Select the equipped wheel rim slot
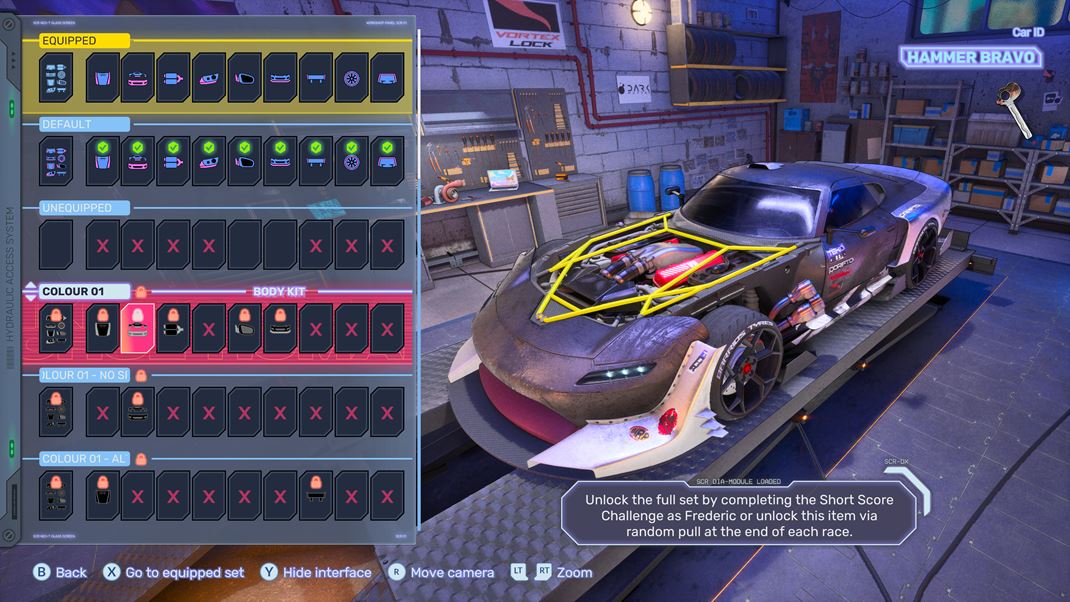This screenshot has height=602, width=1070. tap(352, 78)
